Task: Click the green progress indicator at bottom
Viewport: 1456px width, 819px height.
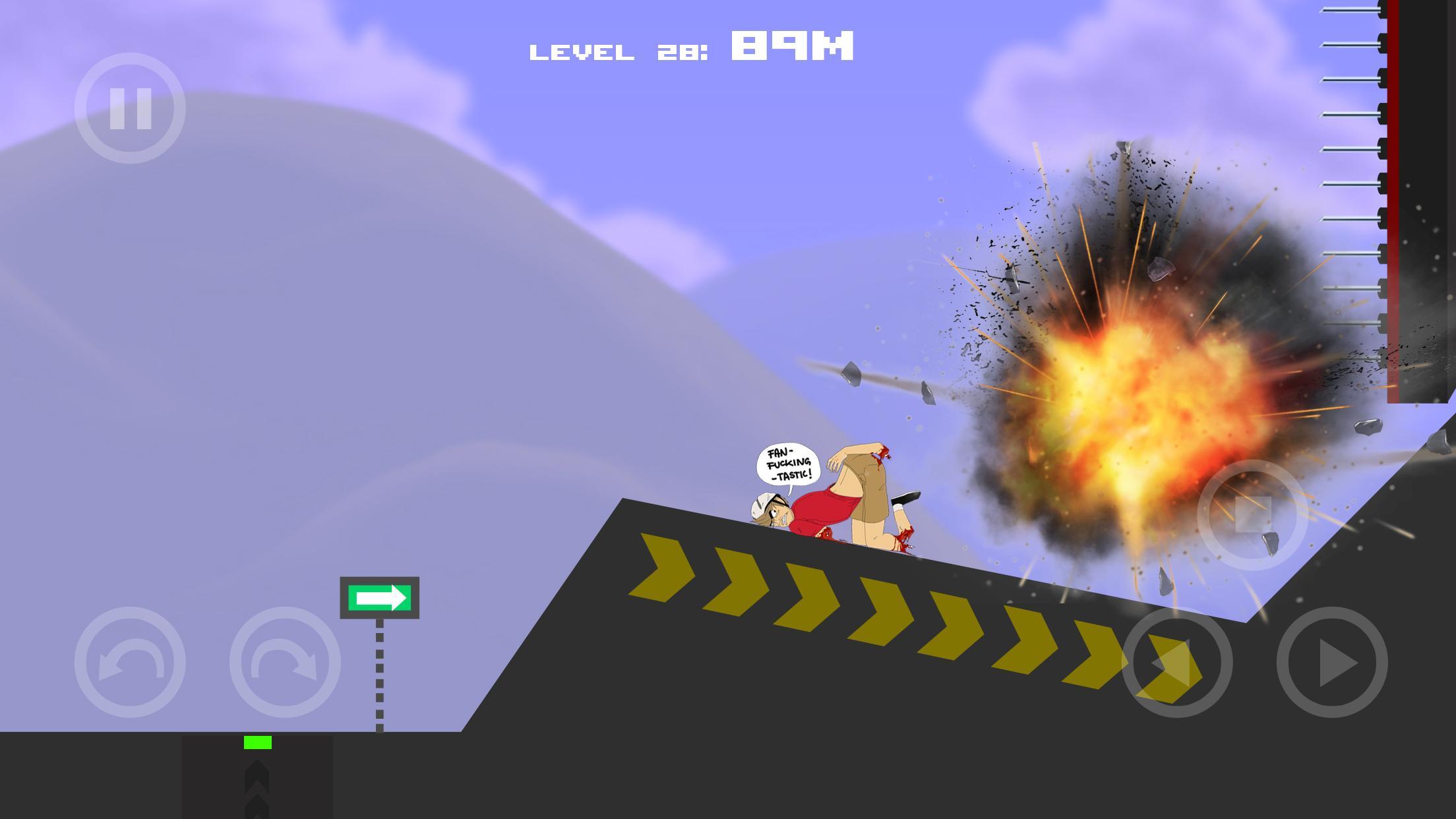Action: 257,742
